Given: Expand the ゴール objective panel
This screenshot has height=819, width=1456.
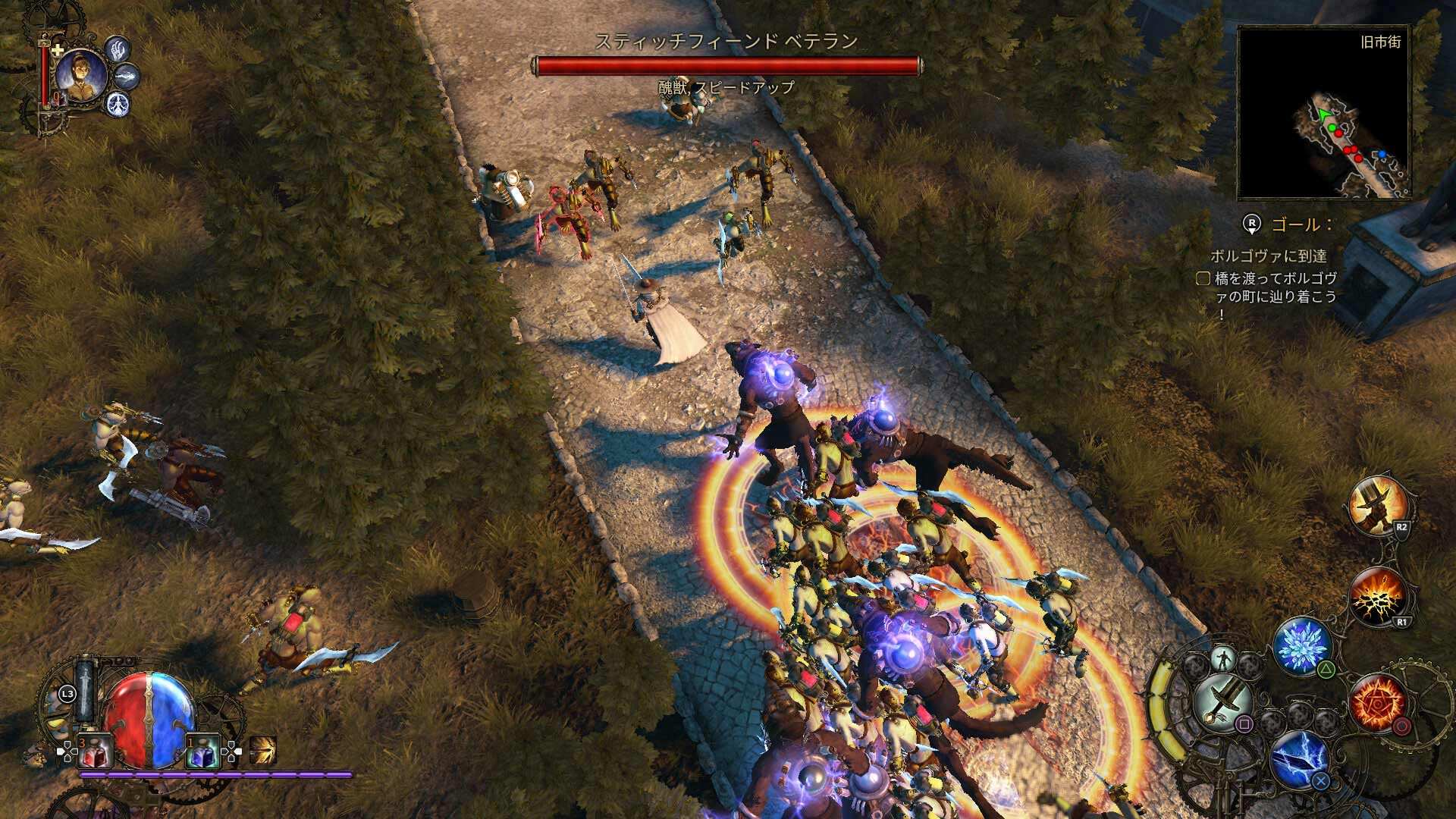Looking at the screenshot, I should (x=1298, y=224).
